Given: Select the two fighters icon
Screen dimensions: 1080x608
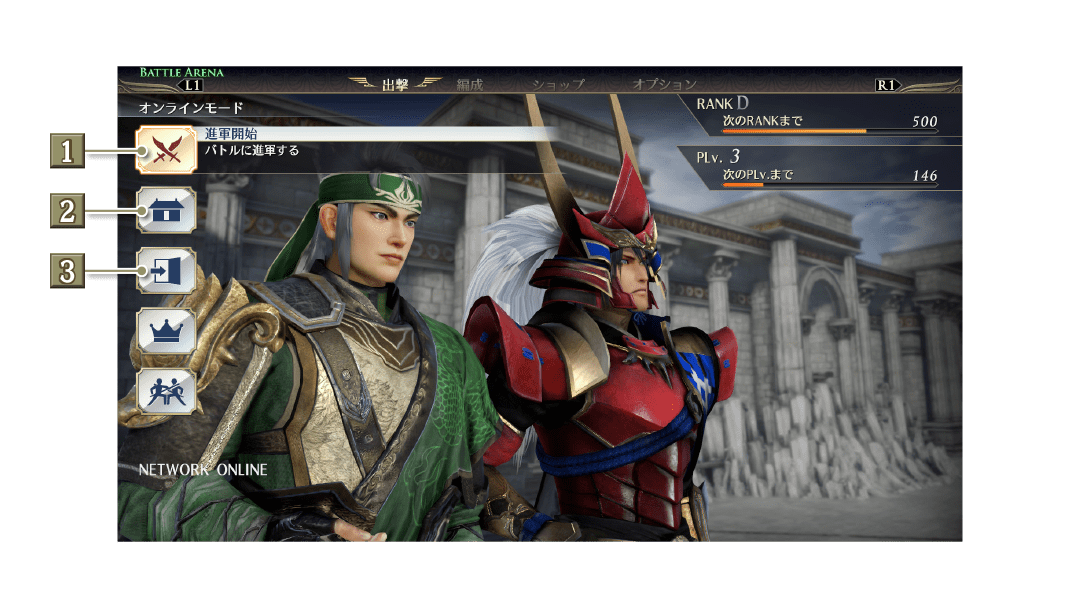Looking at the screenshot, I should pos(166,391).
